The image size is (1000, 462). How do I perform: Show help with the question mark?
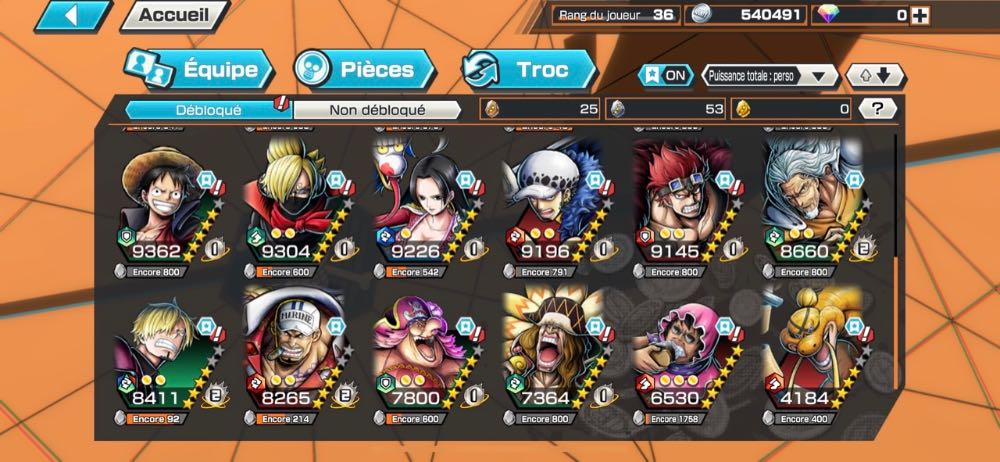click(879, 108)
